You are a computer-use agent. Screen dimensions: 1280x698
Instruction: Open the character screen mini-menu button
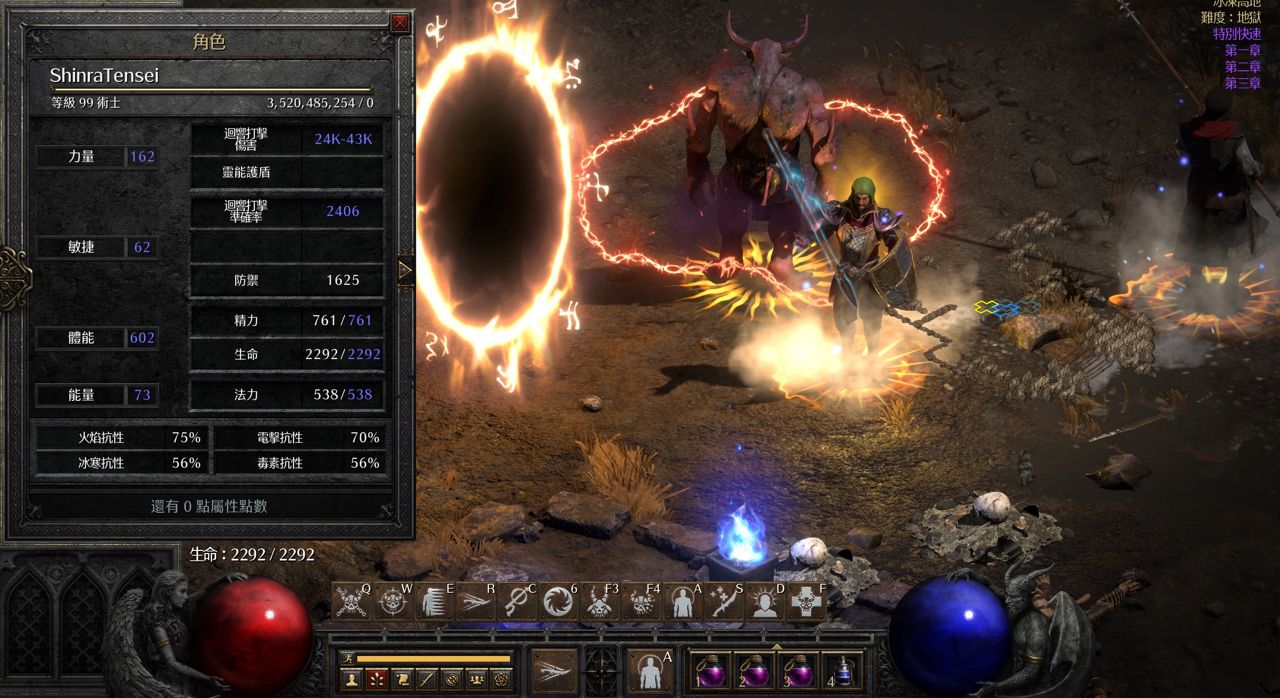point(351,680)
